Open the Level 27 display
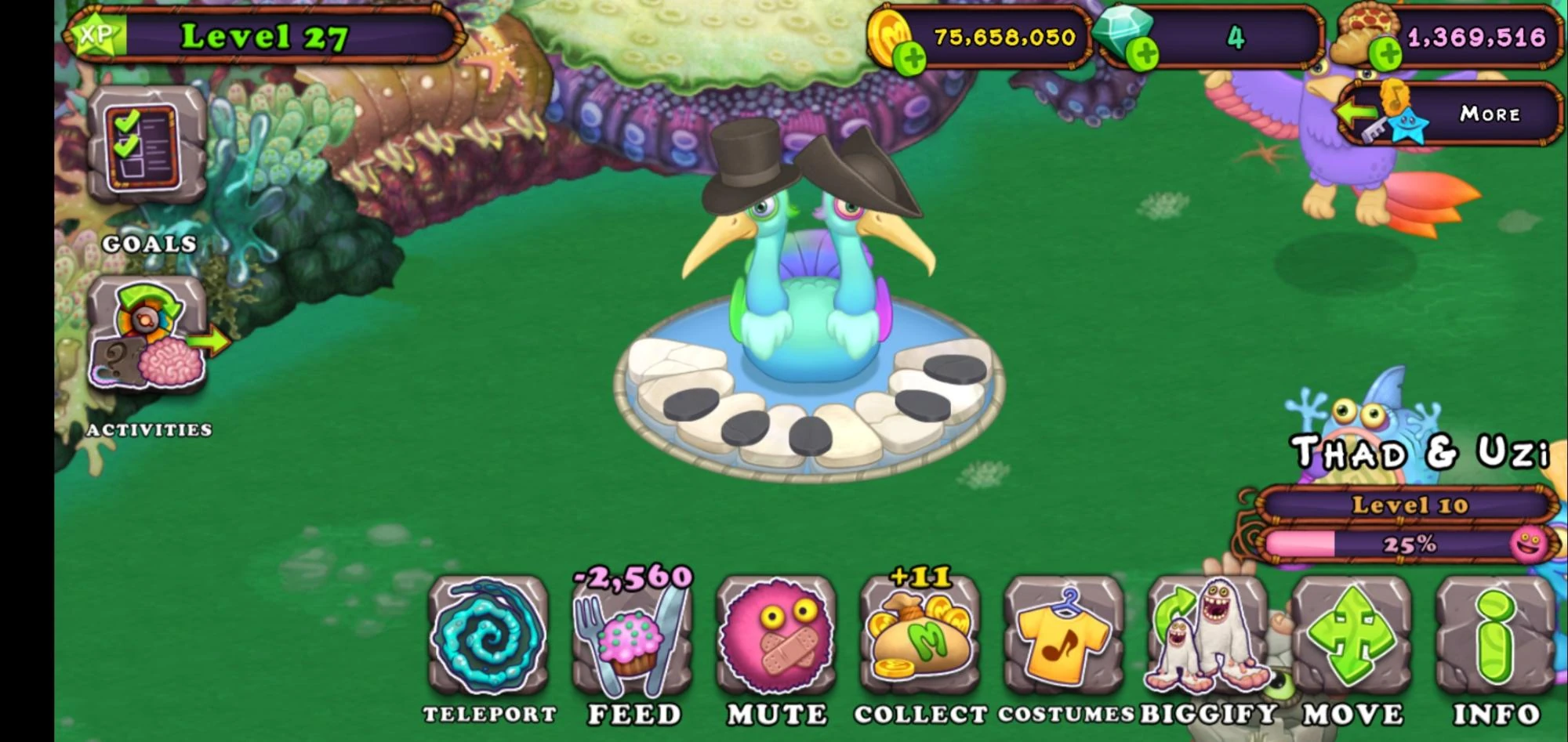 pyautogui.click(x=267, y=34)
